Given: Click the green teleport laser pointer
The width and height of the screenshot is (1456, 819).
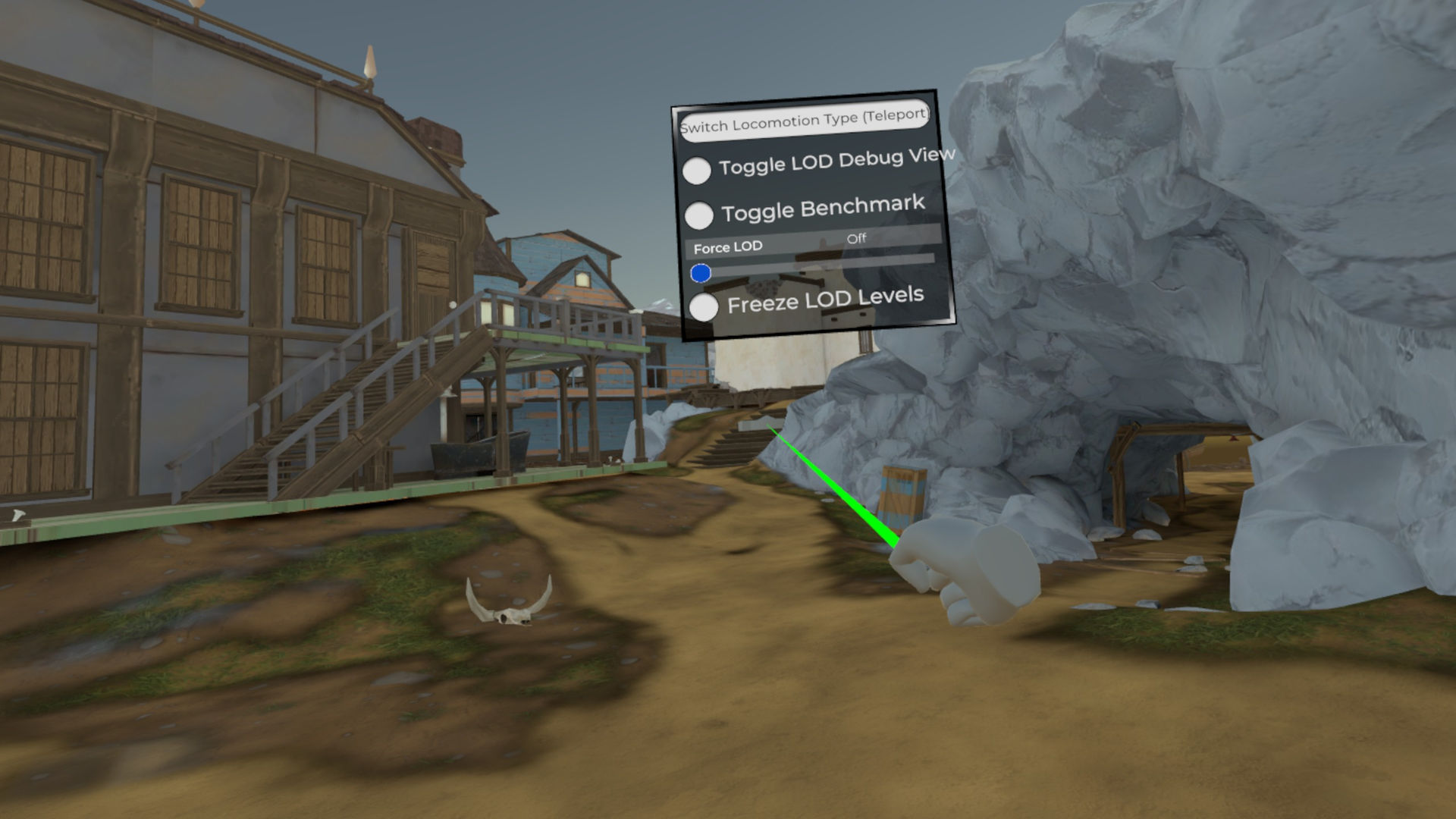Looking at the screenshot, I should (x=834, y=485).
